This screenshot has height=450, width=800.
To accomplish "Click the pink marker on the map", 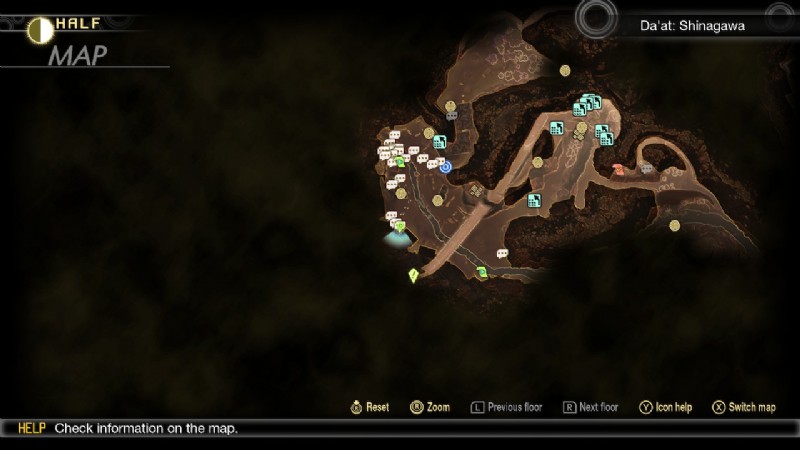I will (619, 170).
